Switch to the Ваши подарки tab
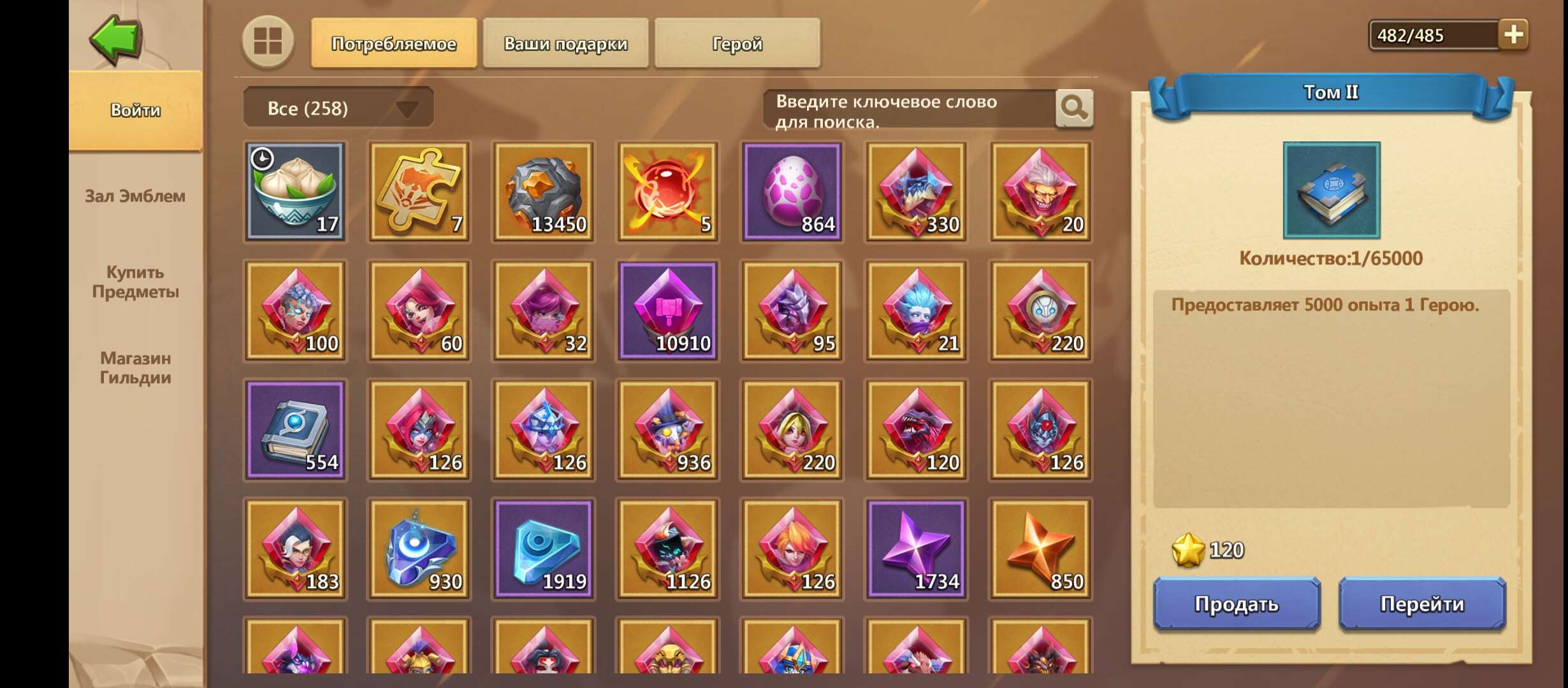1568x688 pixels. [566, 43]
